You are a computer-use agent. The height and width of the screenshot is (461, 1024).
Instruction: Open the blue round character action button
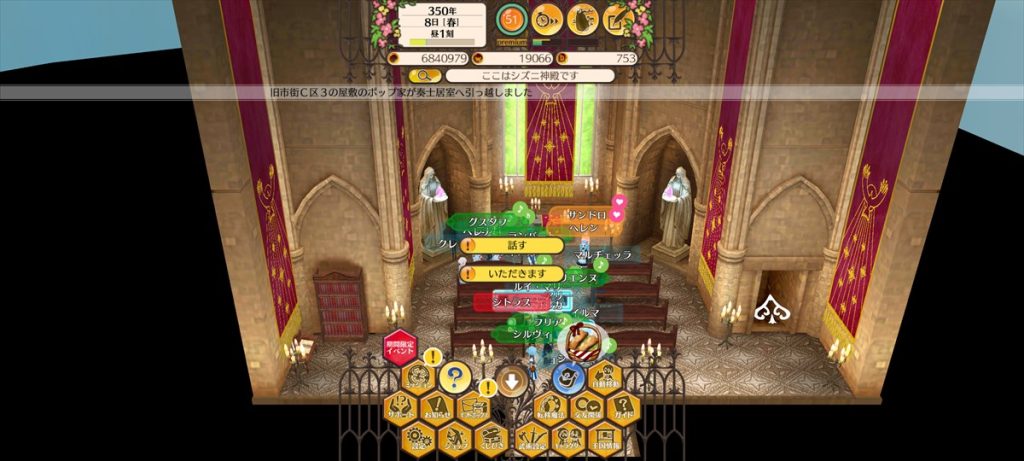pyautogui.click(x=569, y=377)
